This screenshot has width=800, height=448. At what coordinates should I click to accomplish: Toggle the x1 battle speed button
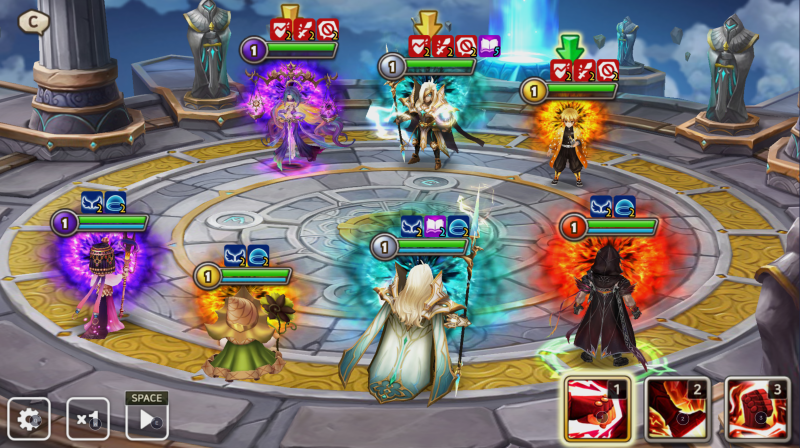tap(88, 418)
